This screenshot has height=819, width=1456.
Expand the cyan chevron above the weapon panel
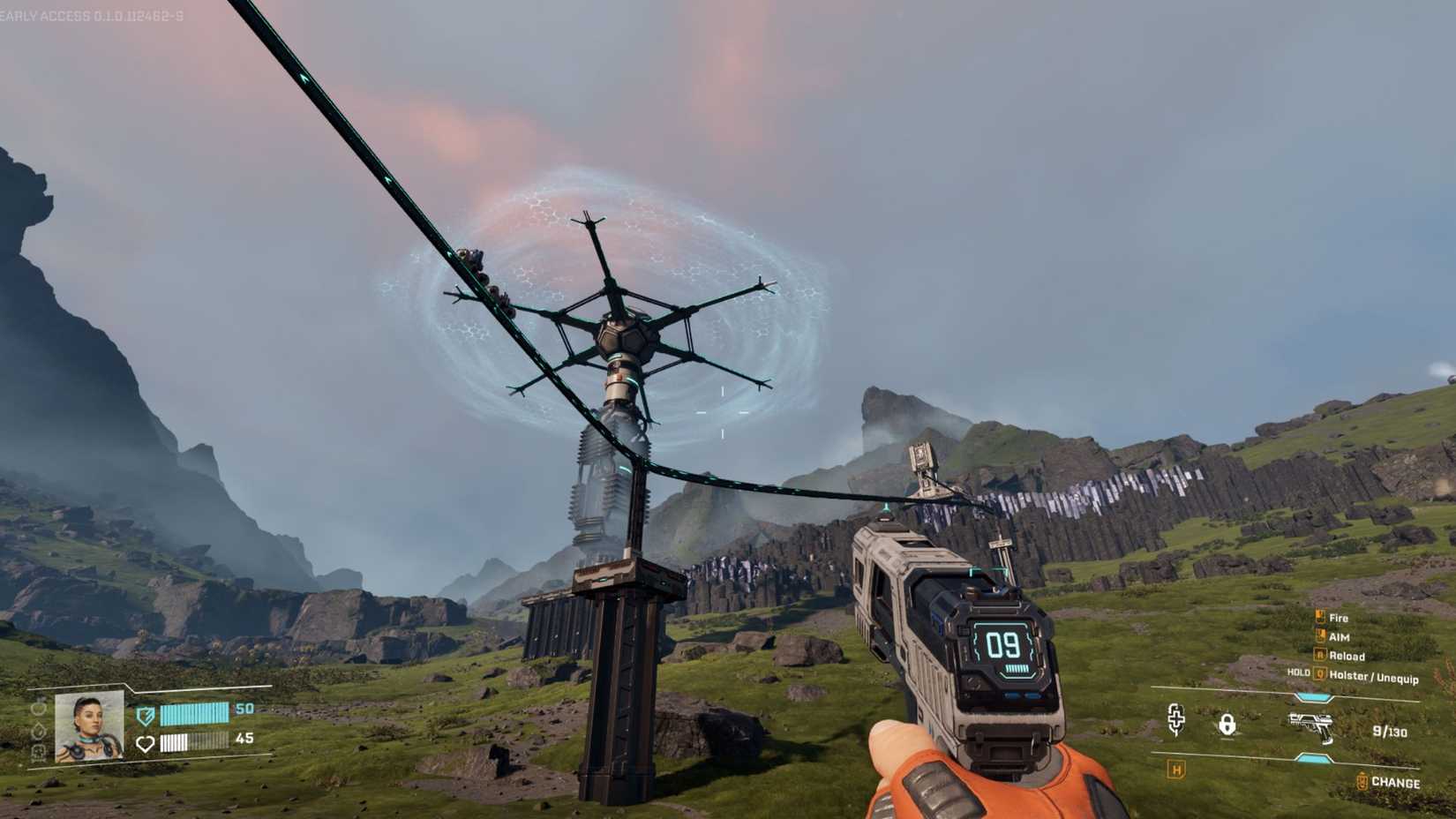click(x=1313, y=696)
